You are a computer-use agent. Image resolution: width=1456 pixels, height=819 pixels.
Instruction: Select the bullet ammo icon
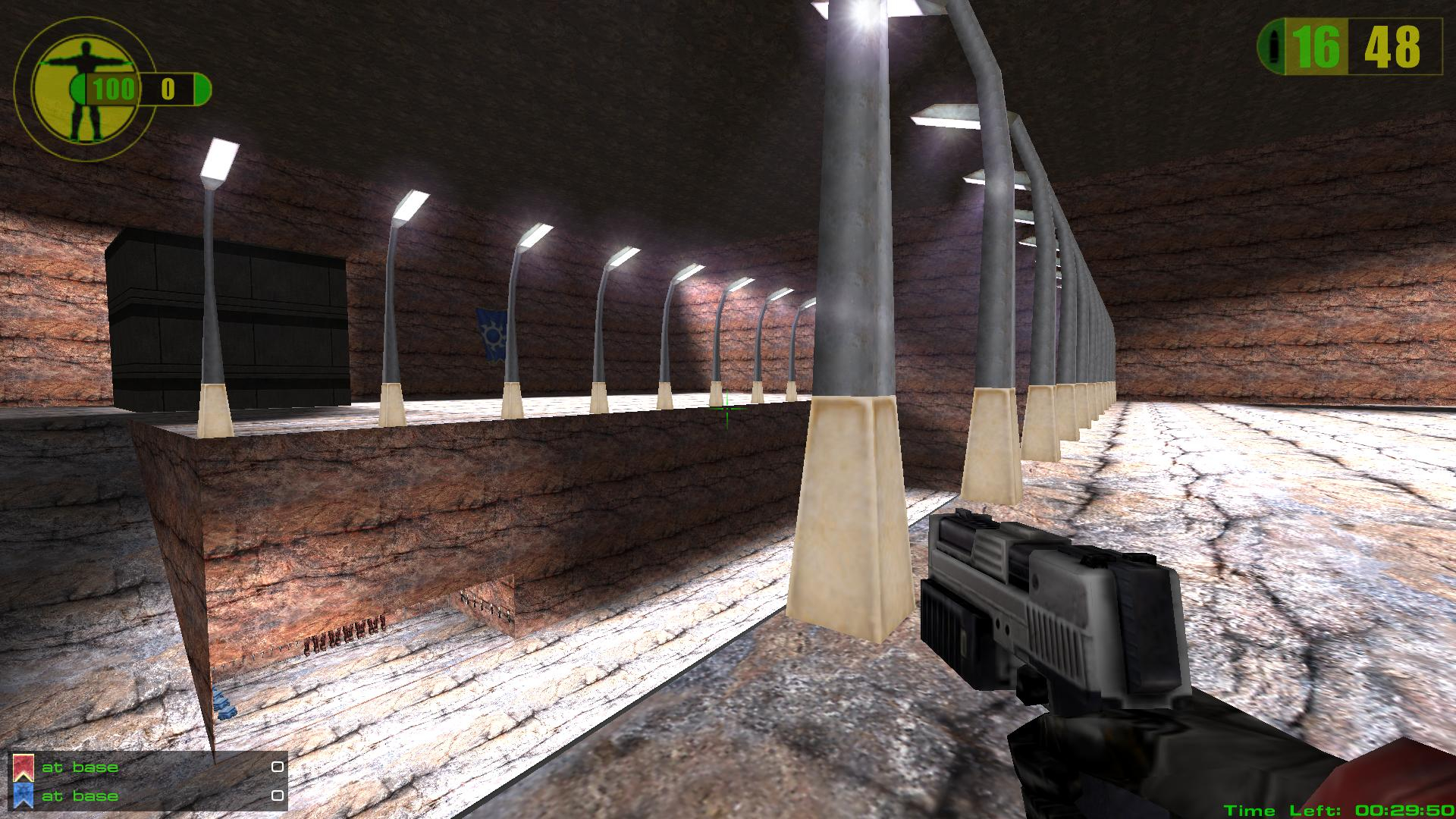pyautogui.click(x=1272, y=47)
